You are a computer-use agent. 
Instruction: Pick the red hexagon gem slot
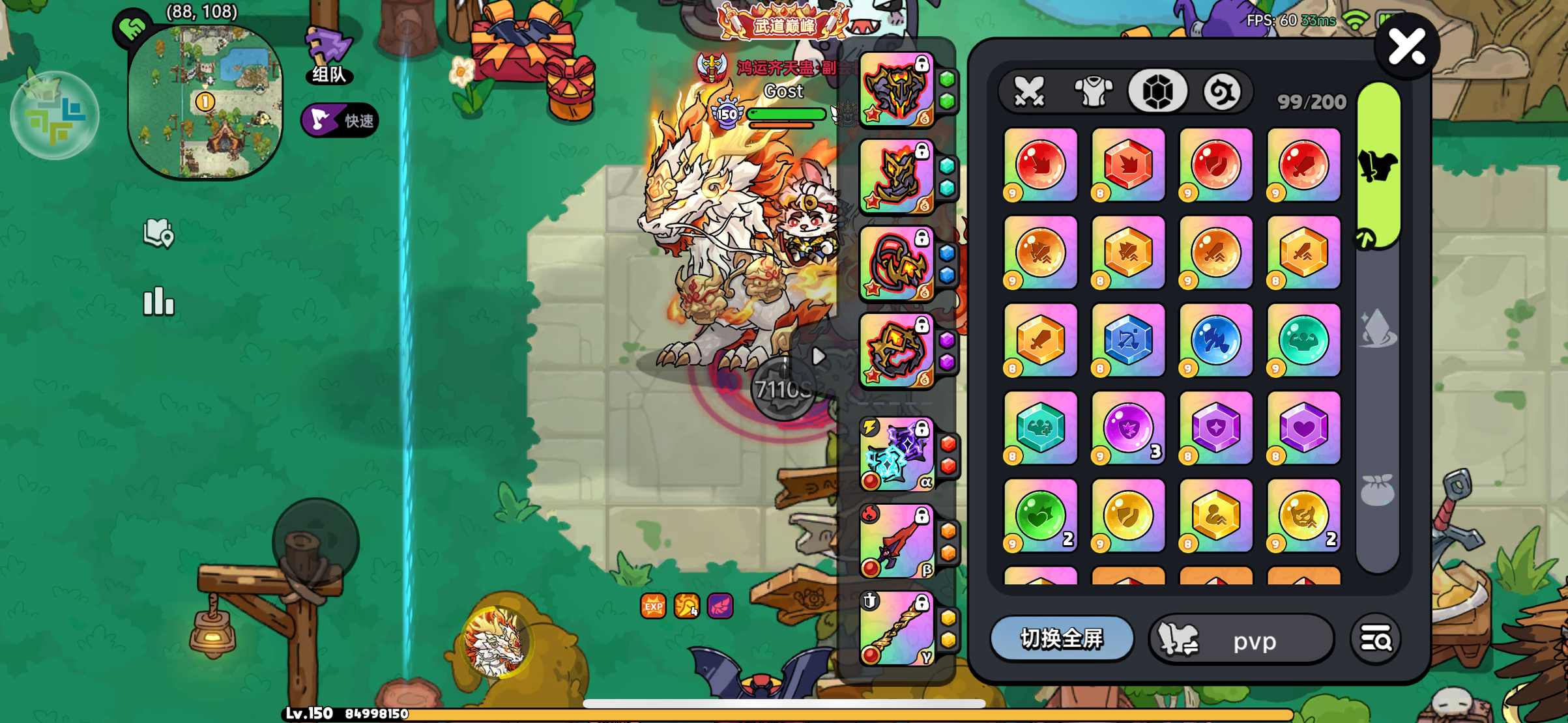pos(1128,165)
